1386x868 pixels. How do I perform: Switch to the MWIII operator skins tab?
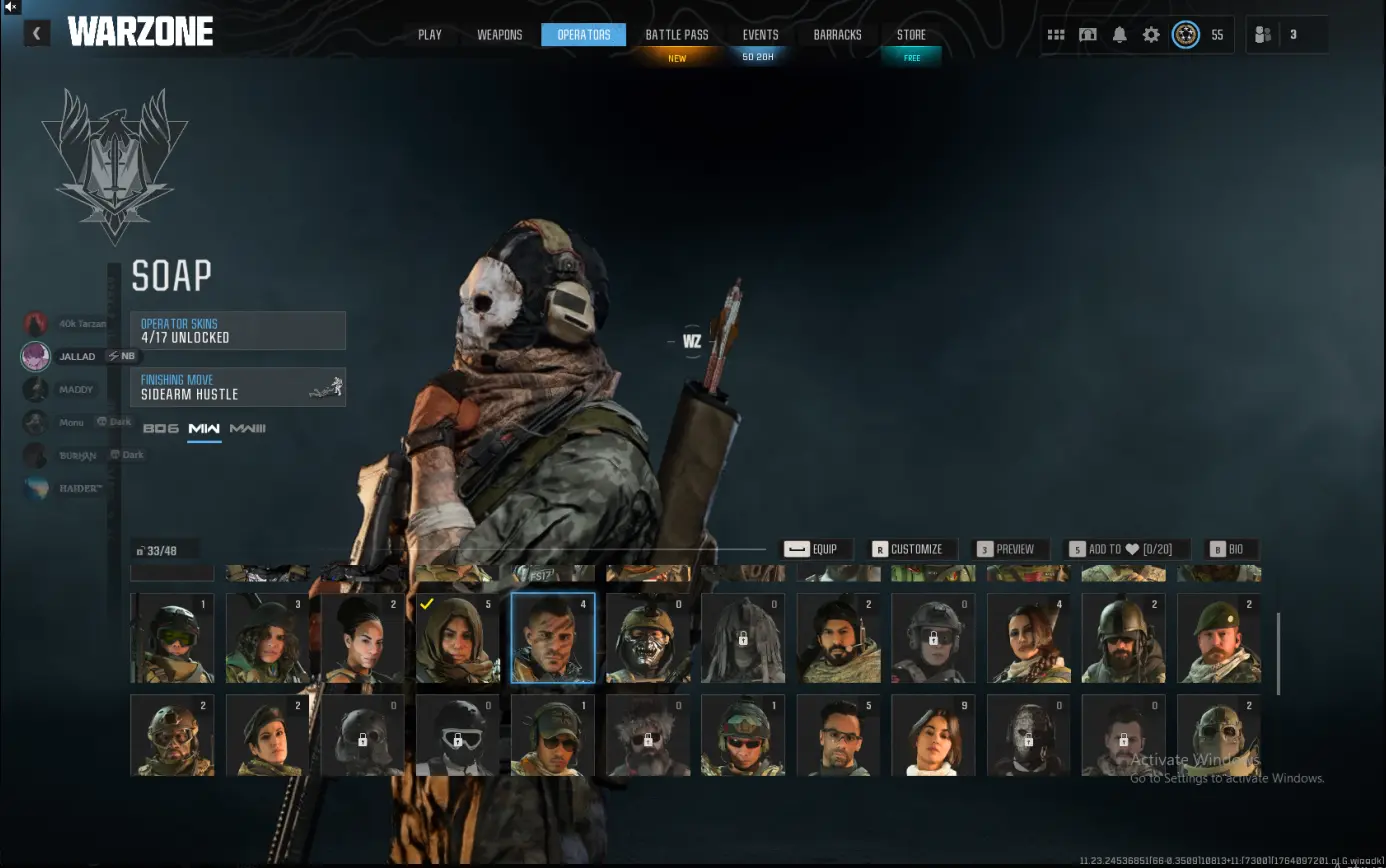[x=247, y=428]
